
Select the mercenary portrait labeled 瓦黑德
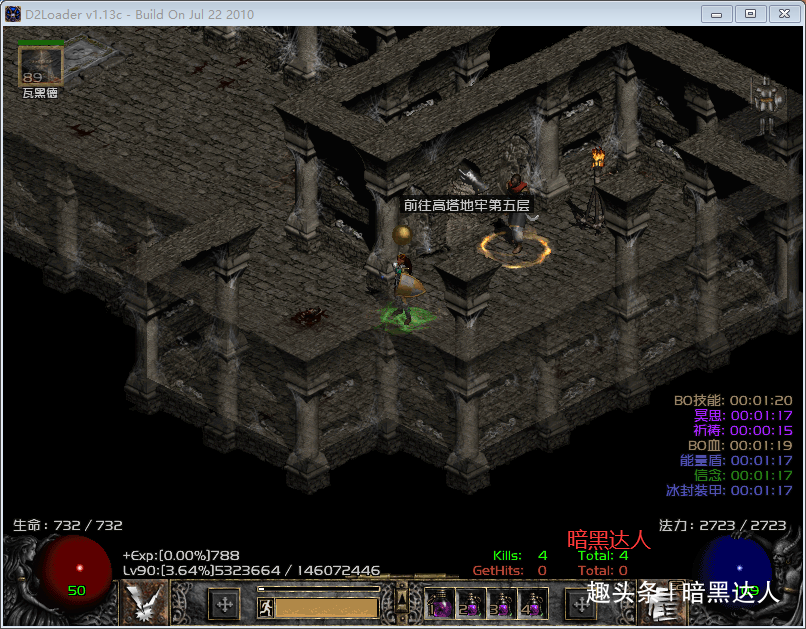pos(41,66)
